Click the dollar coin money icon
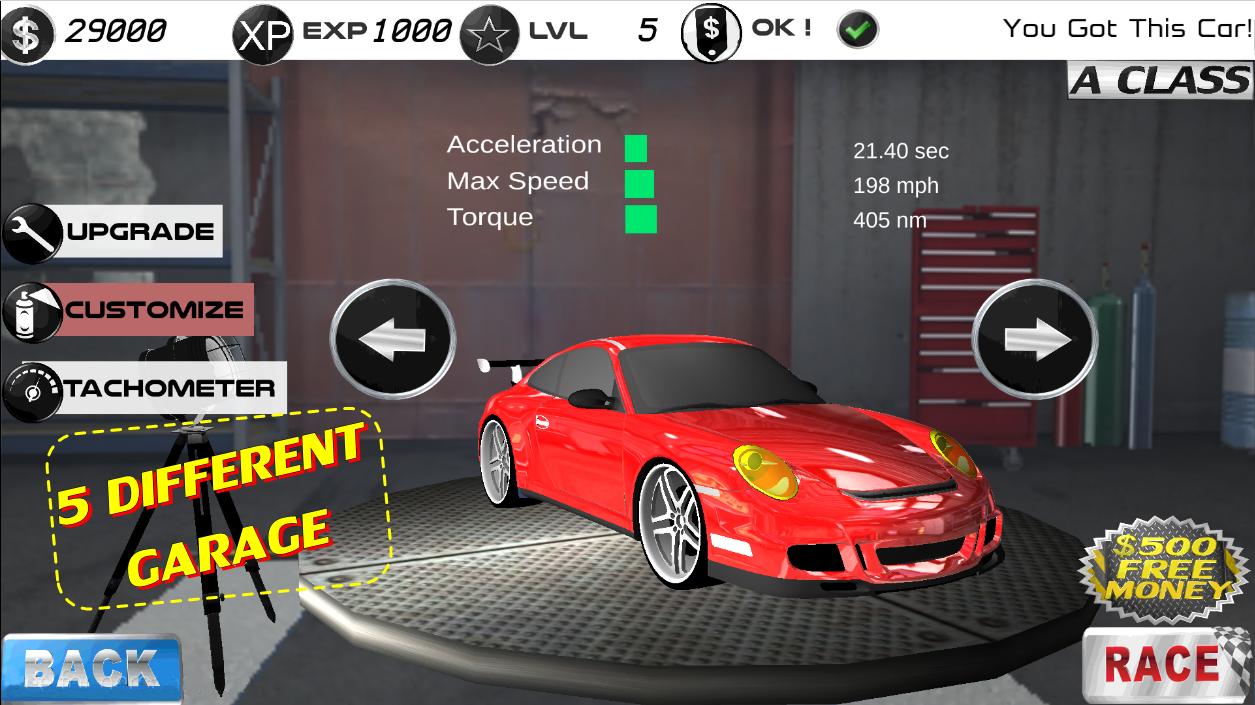Viewport: 1255px width, 705px height. [27, 32]
